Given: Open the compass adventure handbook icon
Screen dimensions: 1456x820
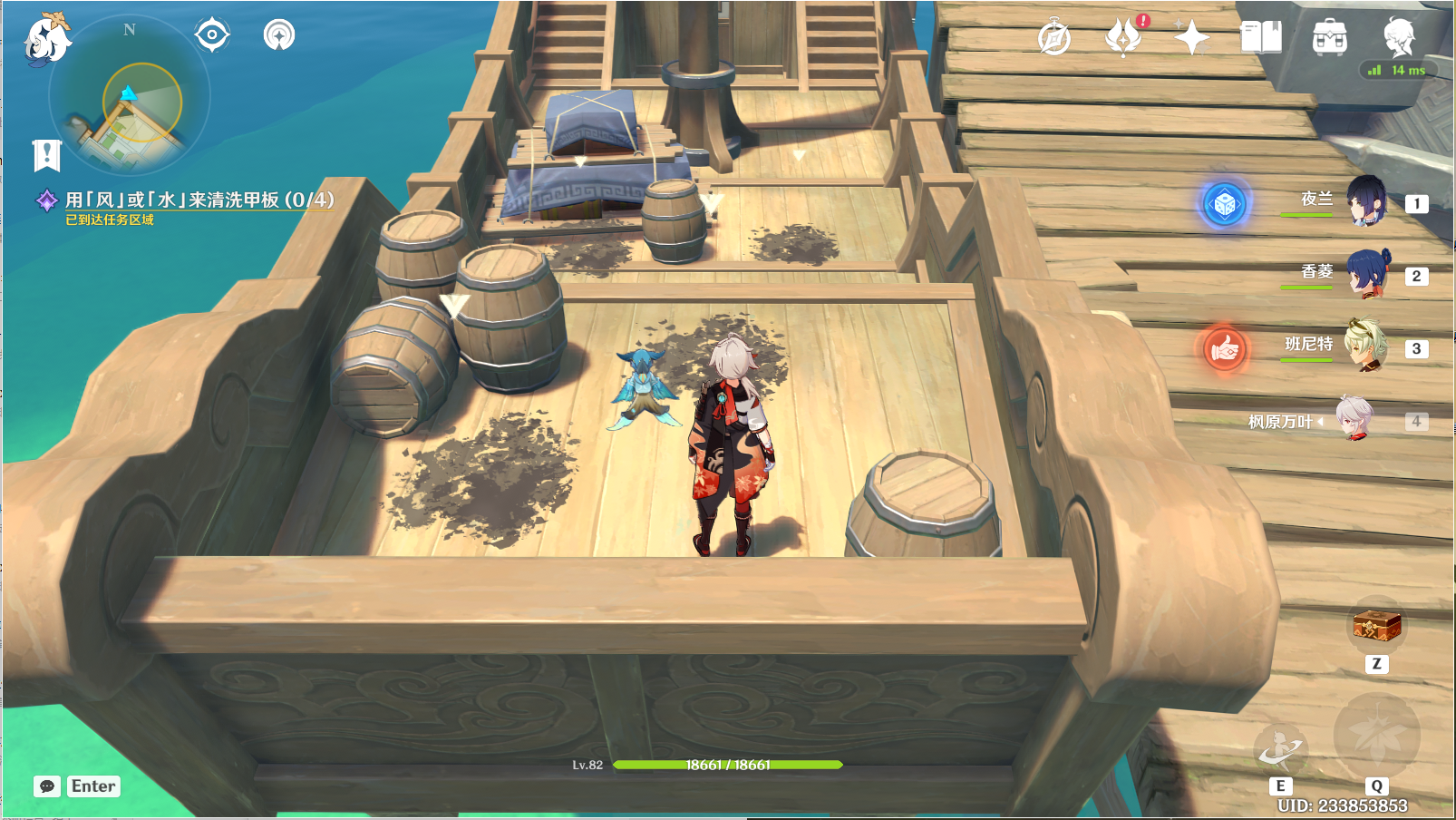Looking at the screenshot, I should point(1053,38).
